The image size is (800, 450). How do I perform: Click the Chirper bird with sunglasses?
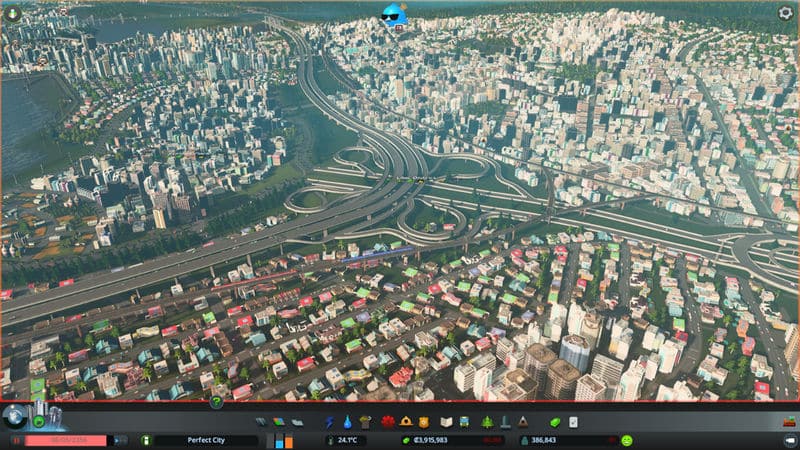coord(395,14)
